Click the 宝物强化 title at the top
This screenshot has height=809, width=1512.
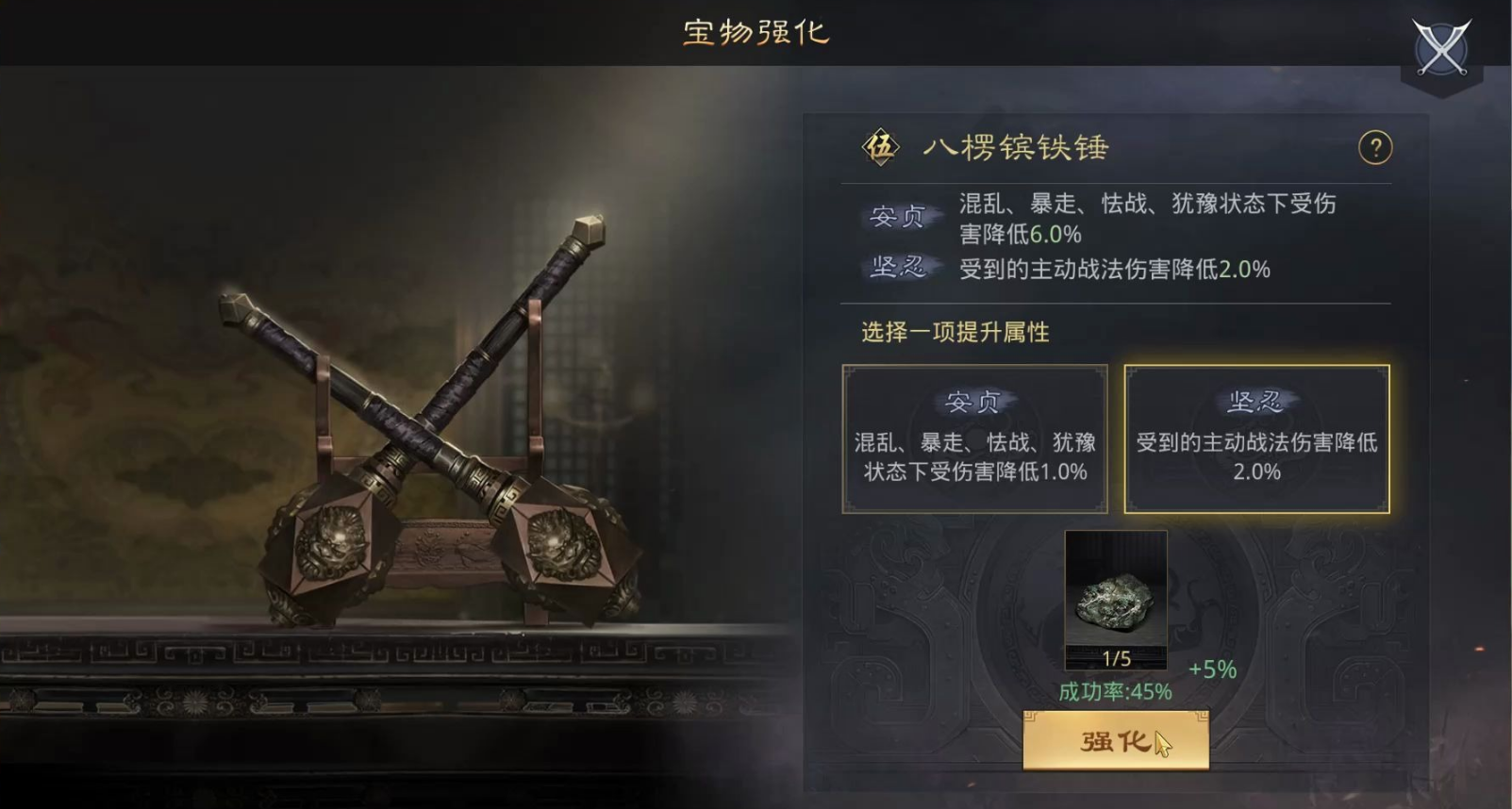point(755,32)
